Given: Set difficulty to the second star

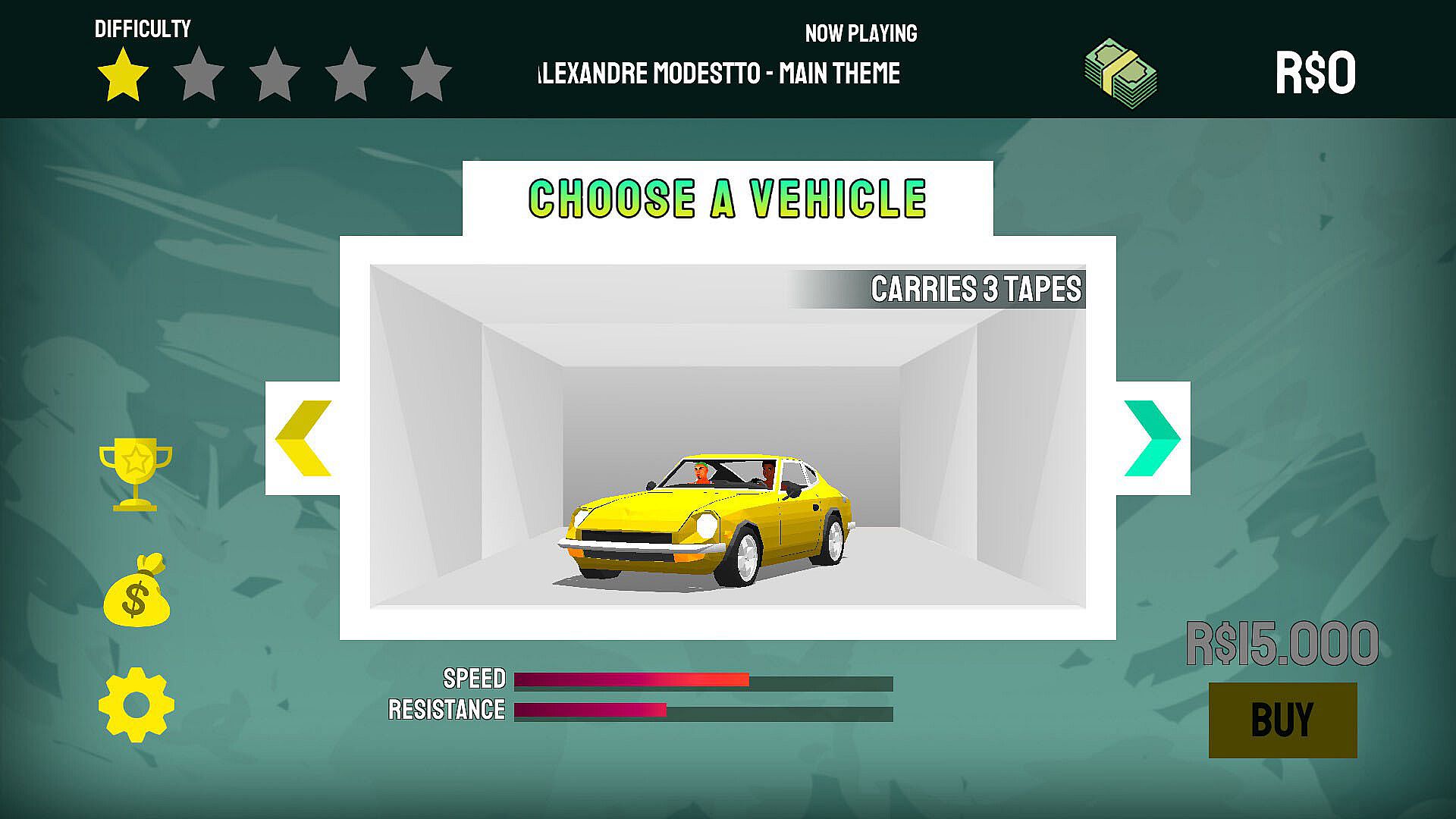Looking at the screenshot, I should click(199, 75).
